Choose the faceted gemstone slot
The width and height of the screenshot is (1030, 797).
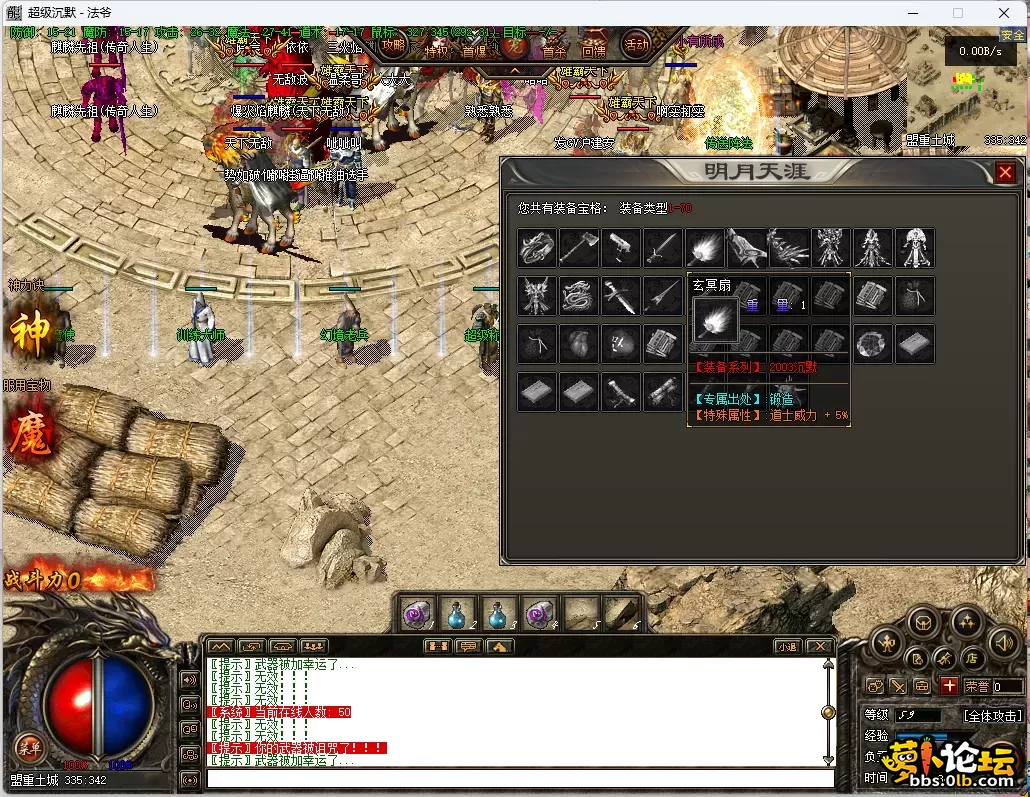point(872,344)
